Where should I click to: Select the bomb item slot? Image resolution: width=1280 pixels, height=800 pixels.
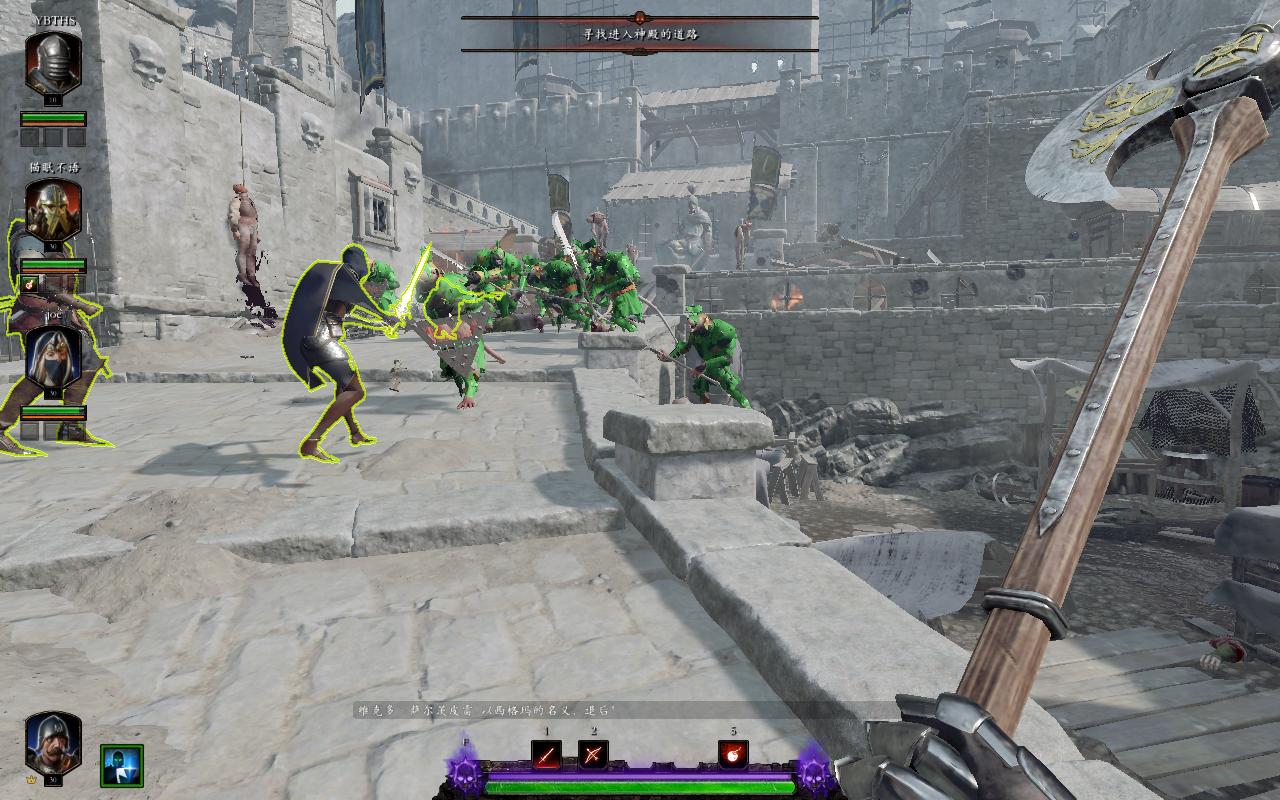coord(733,754)
